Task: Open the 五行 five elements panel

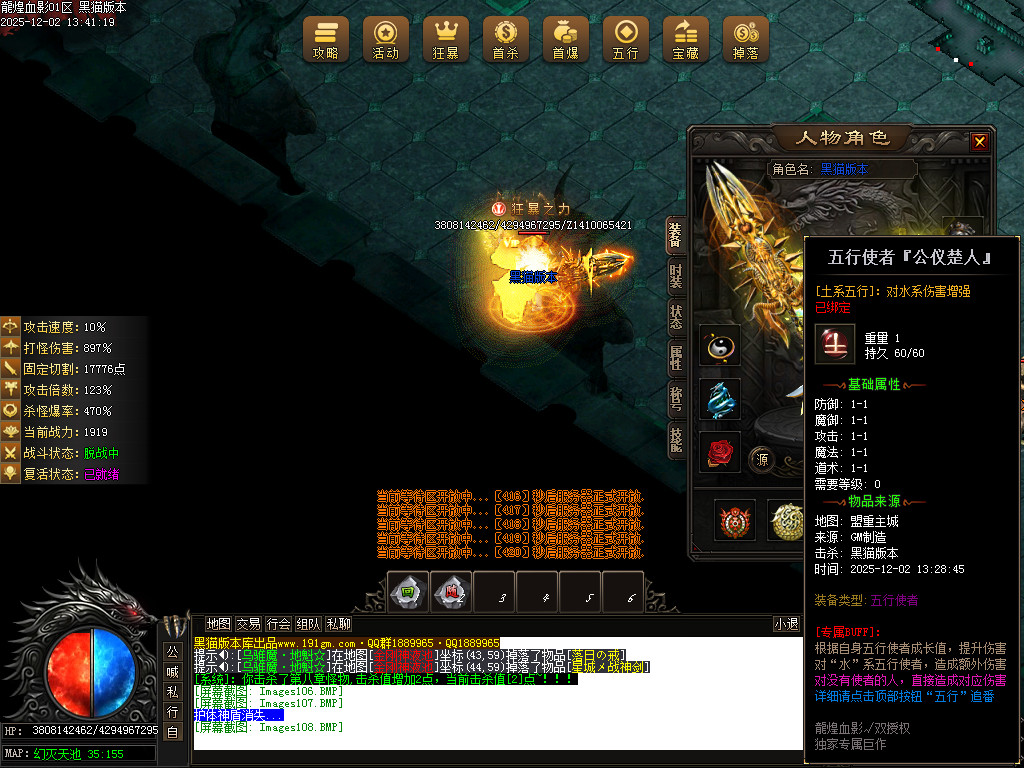Action: [x=626, y=39]
